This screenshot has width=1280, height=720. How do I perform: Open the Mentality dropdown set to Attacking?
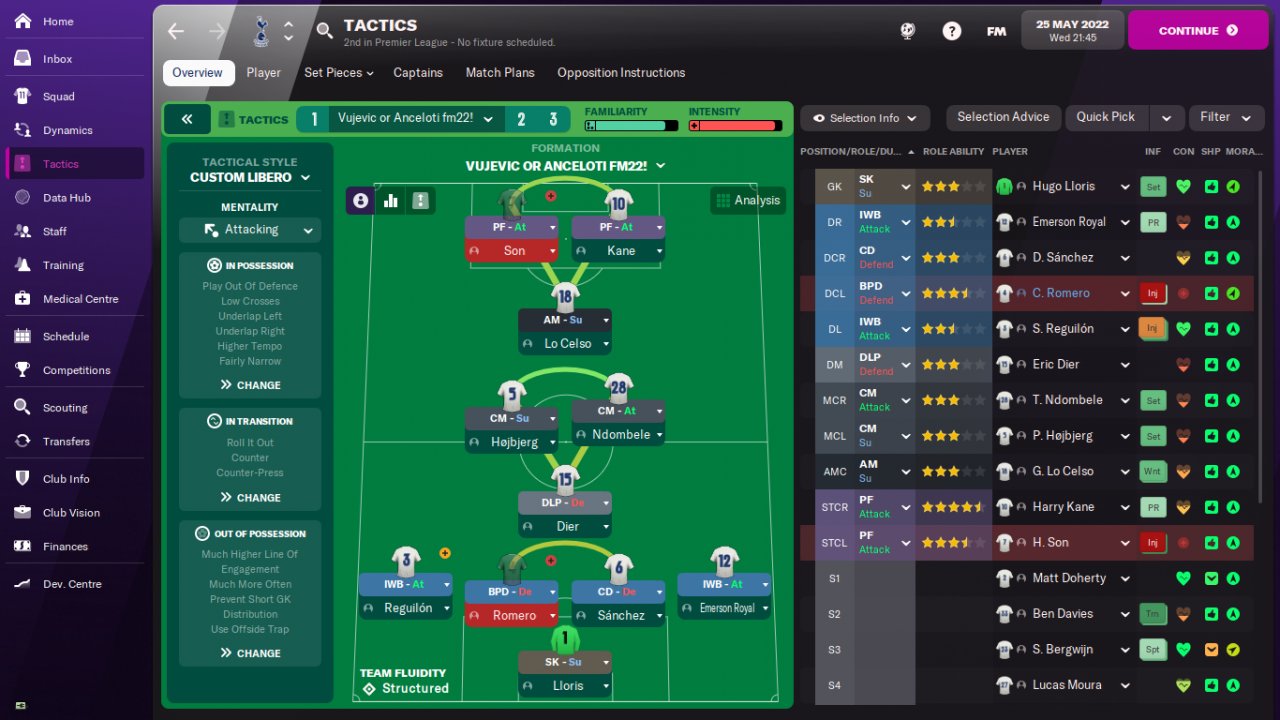(250, 230)
